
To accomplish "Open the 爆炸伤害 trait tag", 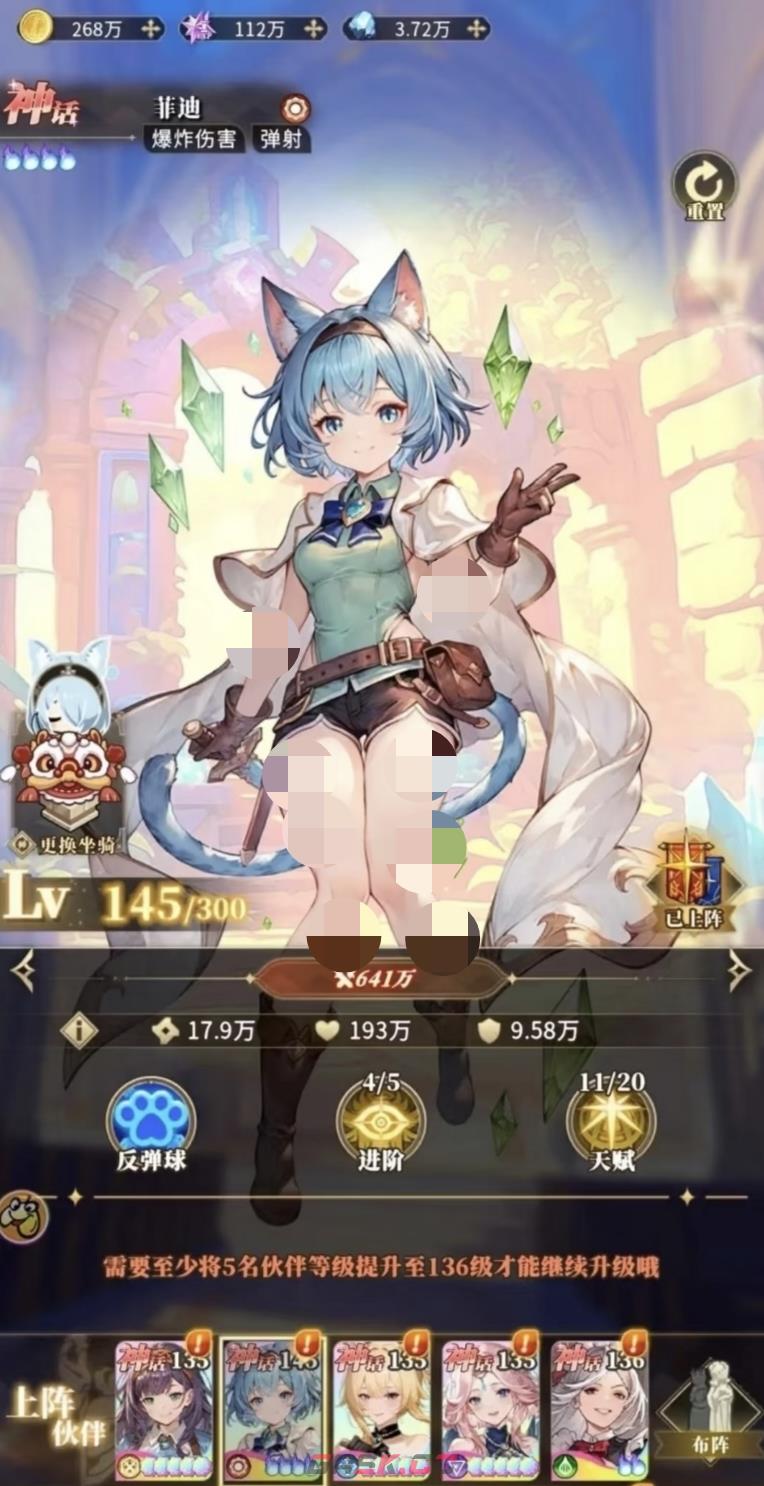I will (x=194, y=139).
